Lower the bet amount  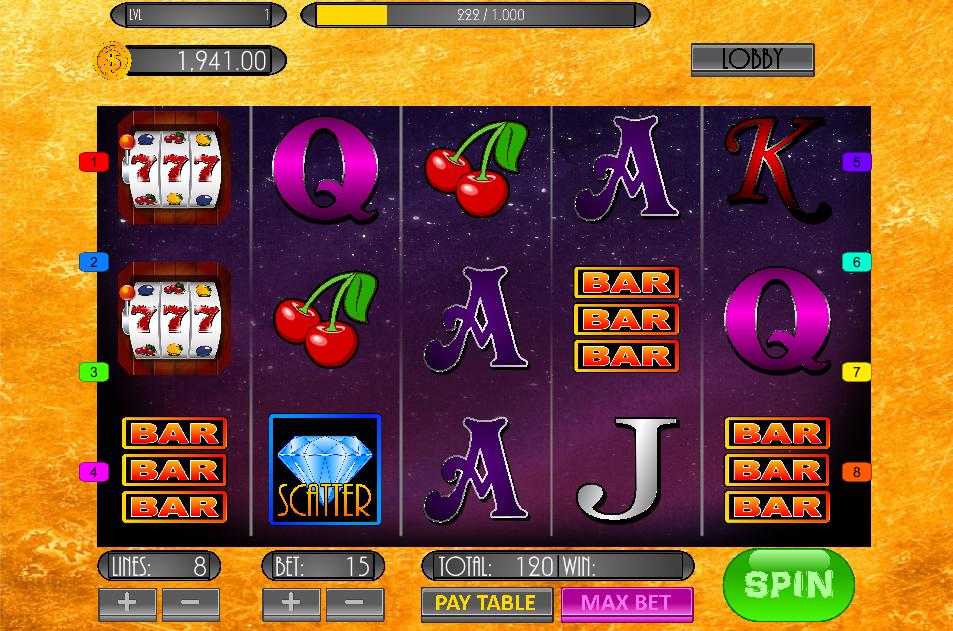tap(353, 603)
